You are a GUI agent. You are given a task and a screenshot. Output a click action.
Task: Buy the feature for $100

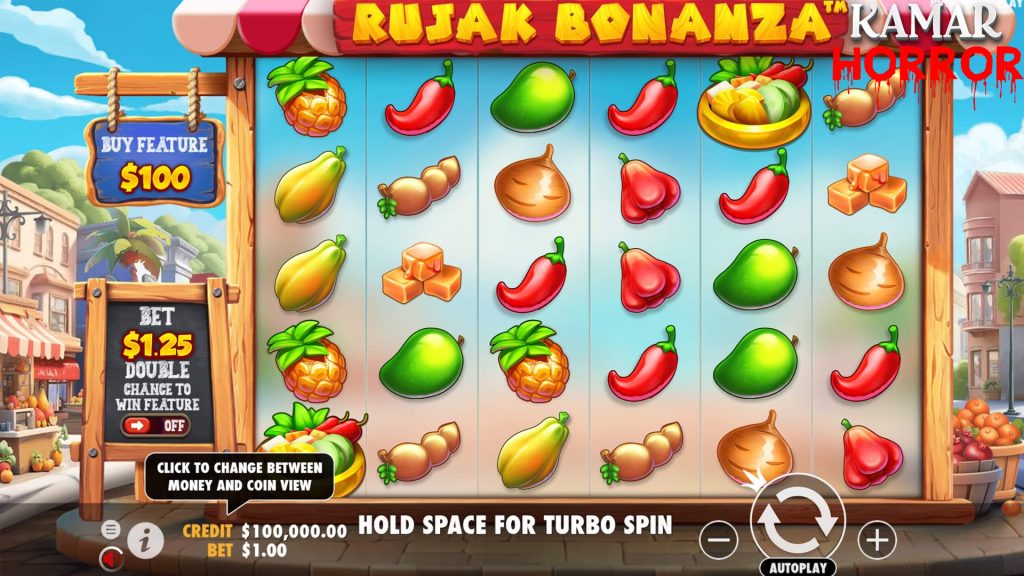click(x=155, y=163)
